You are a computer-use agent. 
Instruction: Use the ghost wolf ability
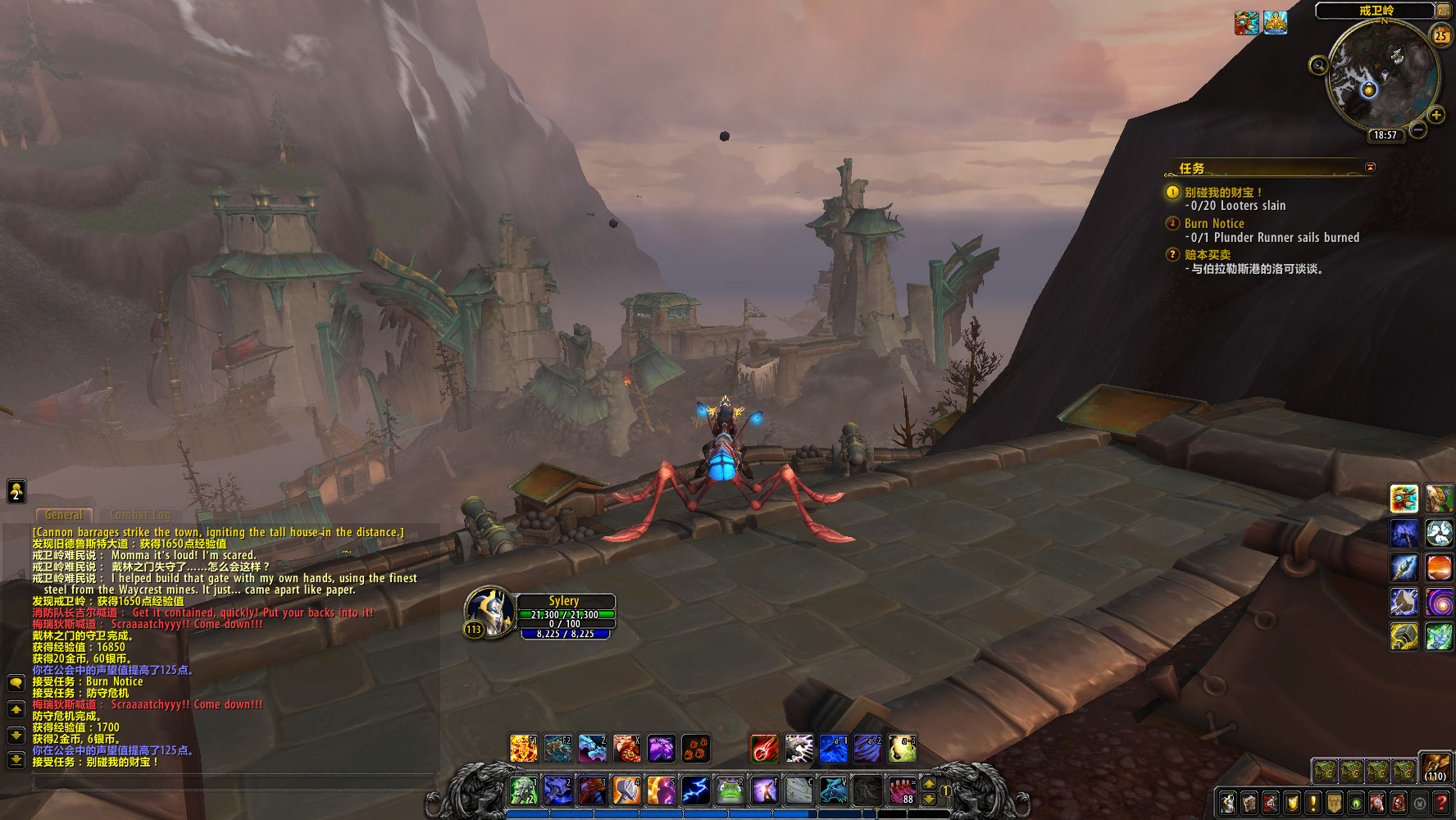click(833, 790)
